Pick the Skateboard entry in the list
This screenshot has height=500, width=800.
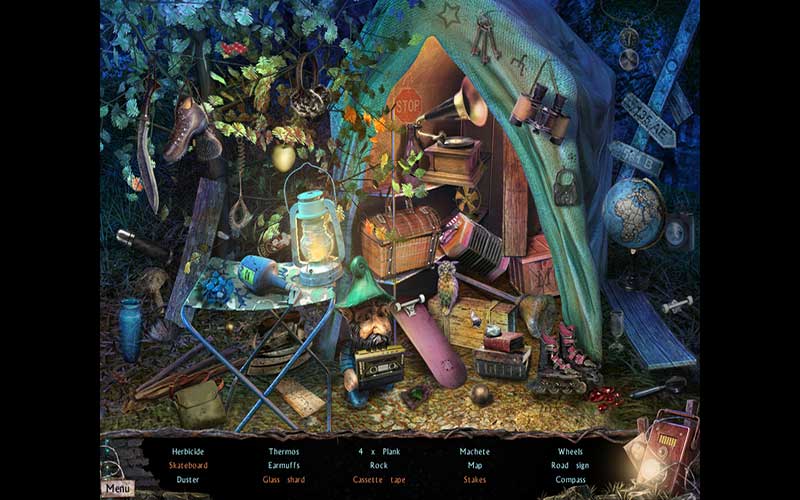point(187,465)
